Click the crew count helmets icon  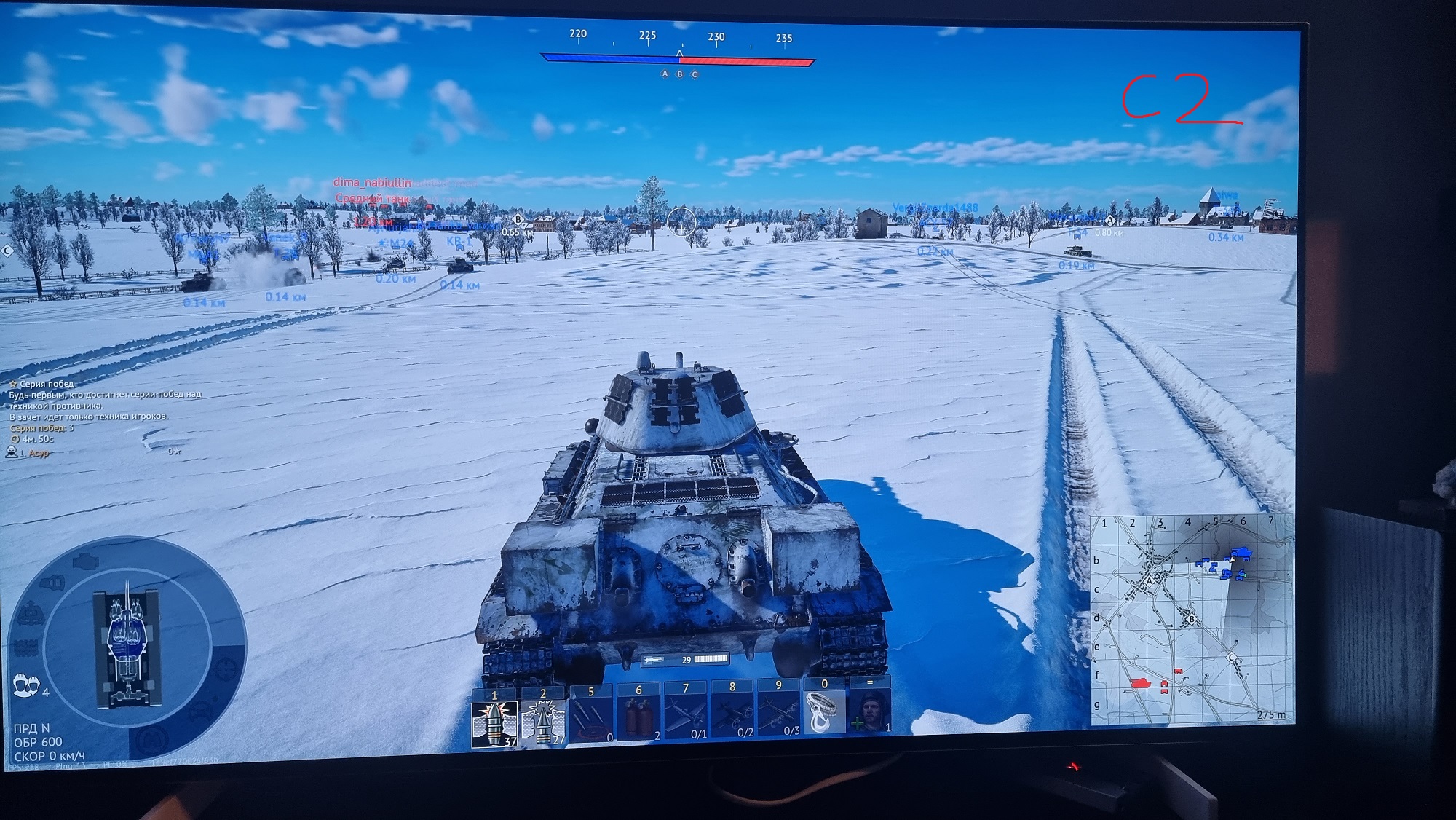pyautogui.click(x=26, y=685)
